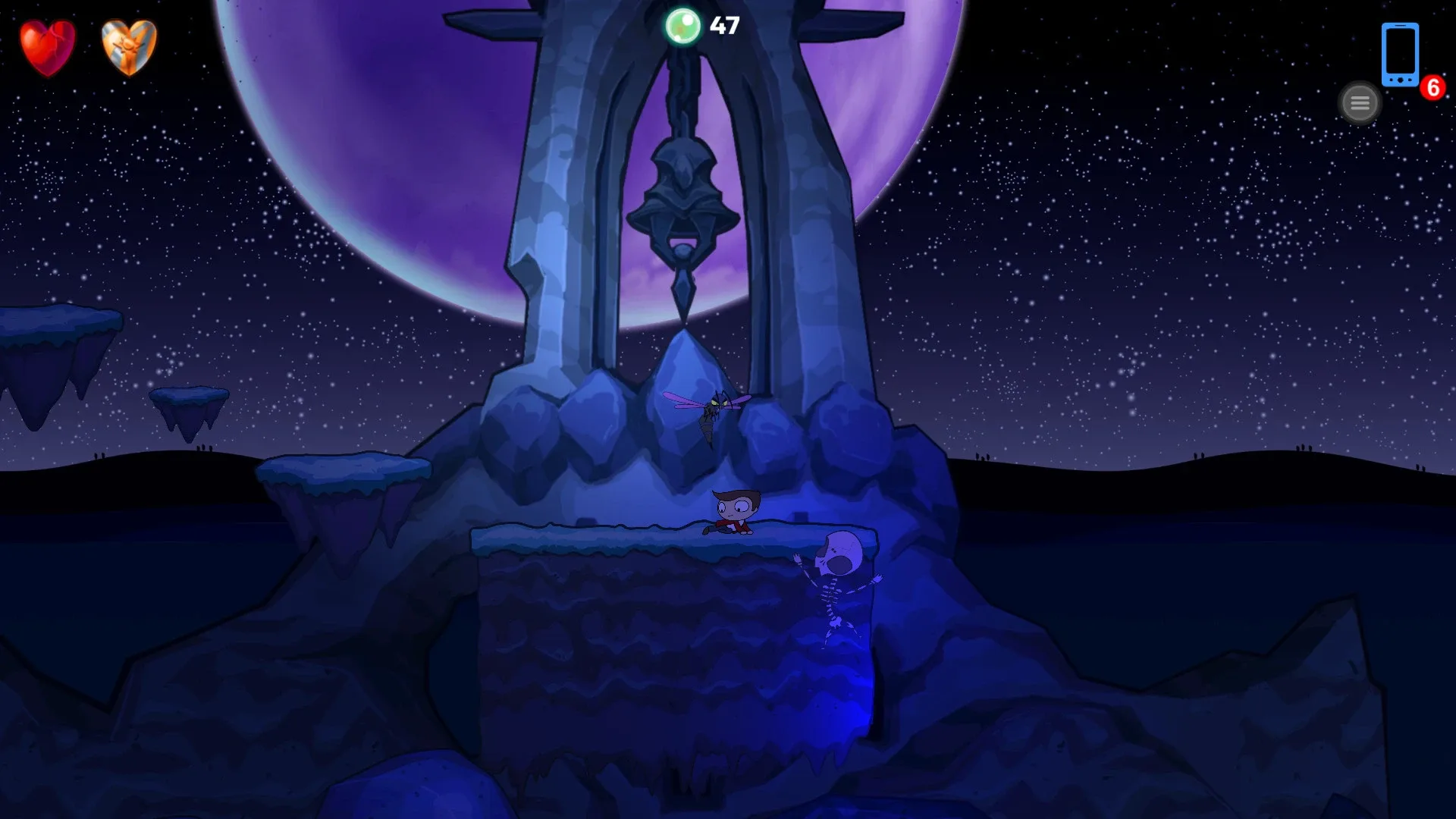Screen dimensions: 1456x819
Task: Click the small floating platform mid-left
Action: coord(190,398)
